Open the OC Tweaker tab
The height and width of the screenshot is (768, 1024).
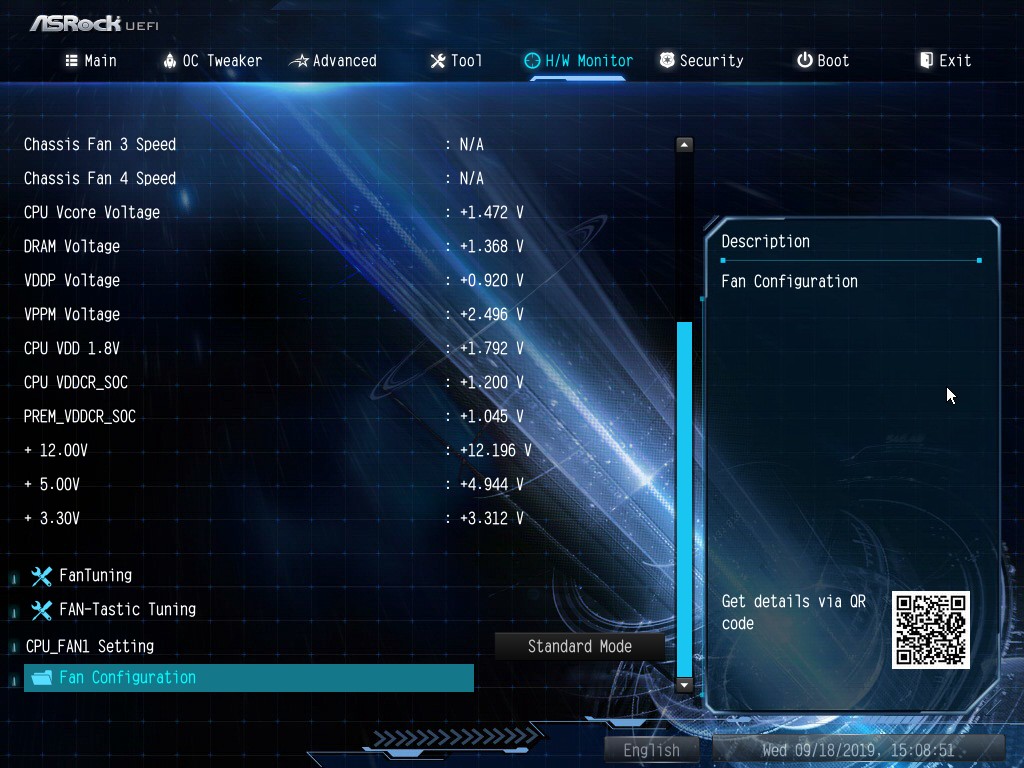(x=212, y=61)
